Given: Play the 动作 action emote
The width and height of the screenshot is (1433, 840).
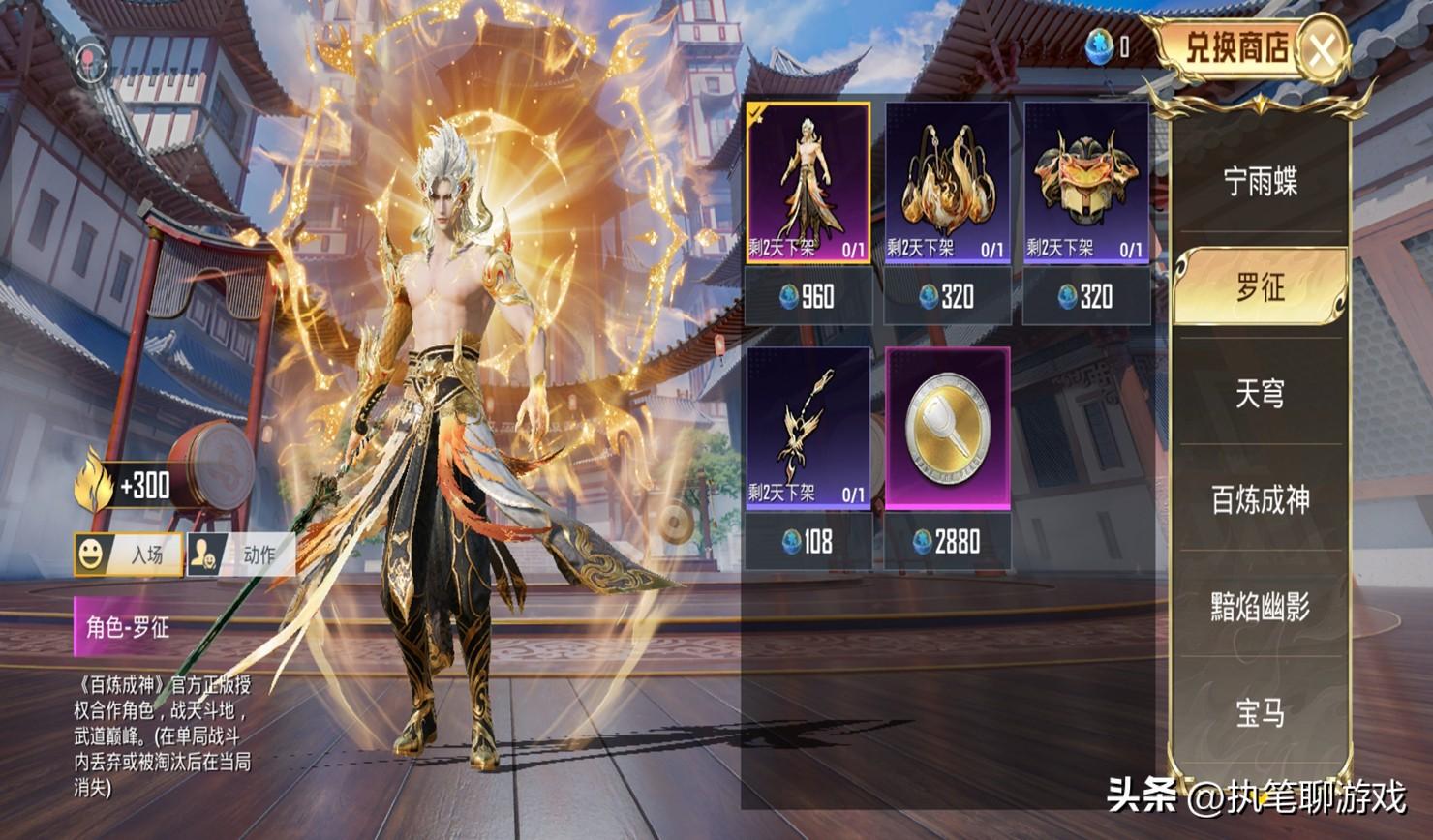Looking at the screenshot, I should click(240, 555).
